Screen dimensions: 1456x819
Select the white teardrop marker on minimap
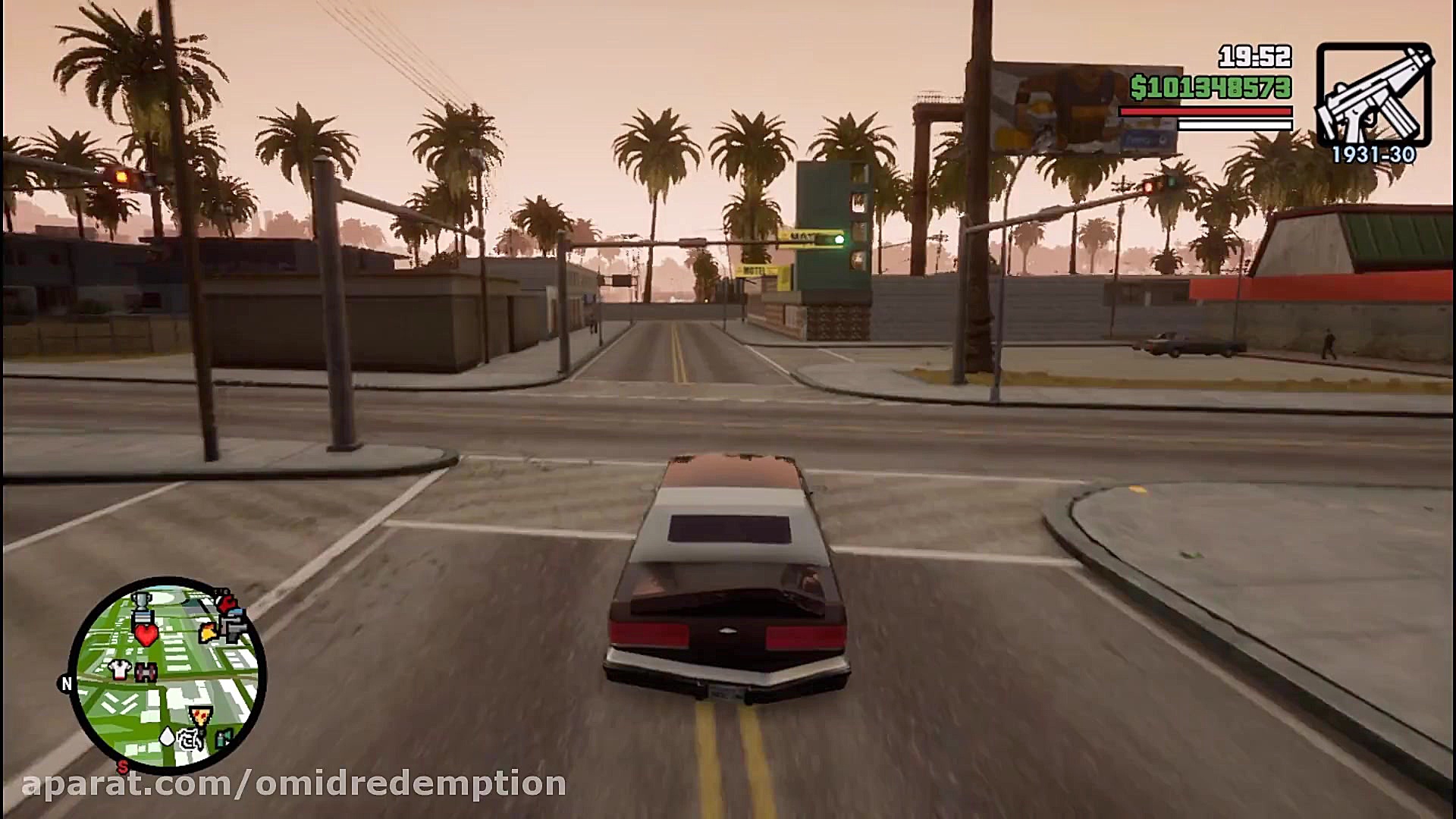click(x=166, y=736)
